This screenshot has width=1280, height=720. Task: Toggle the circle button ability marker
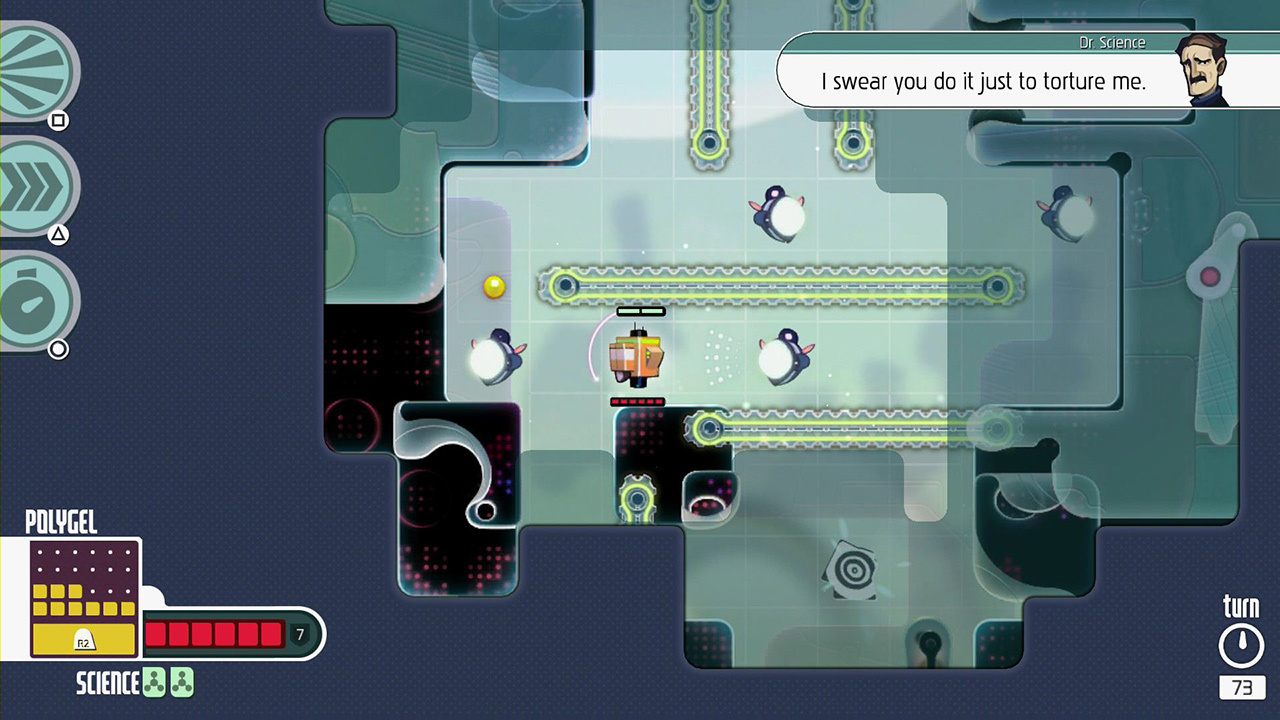point(57,348)
